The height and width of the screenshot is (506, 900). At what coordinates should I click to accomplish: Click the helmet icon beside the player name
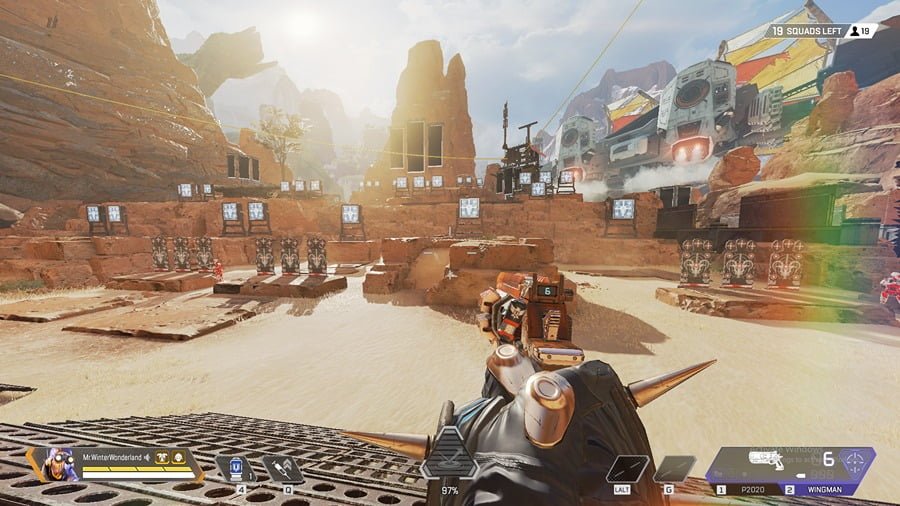click(x=178, y=458)
